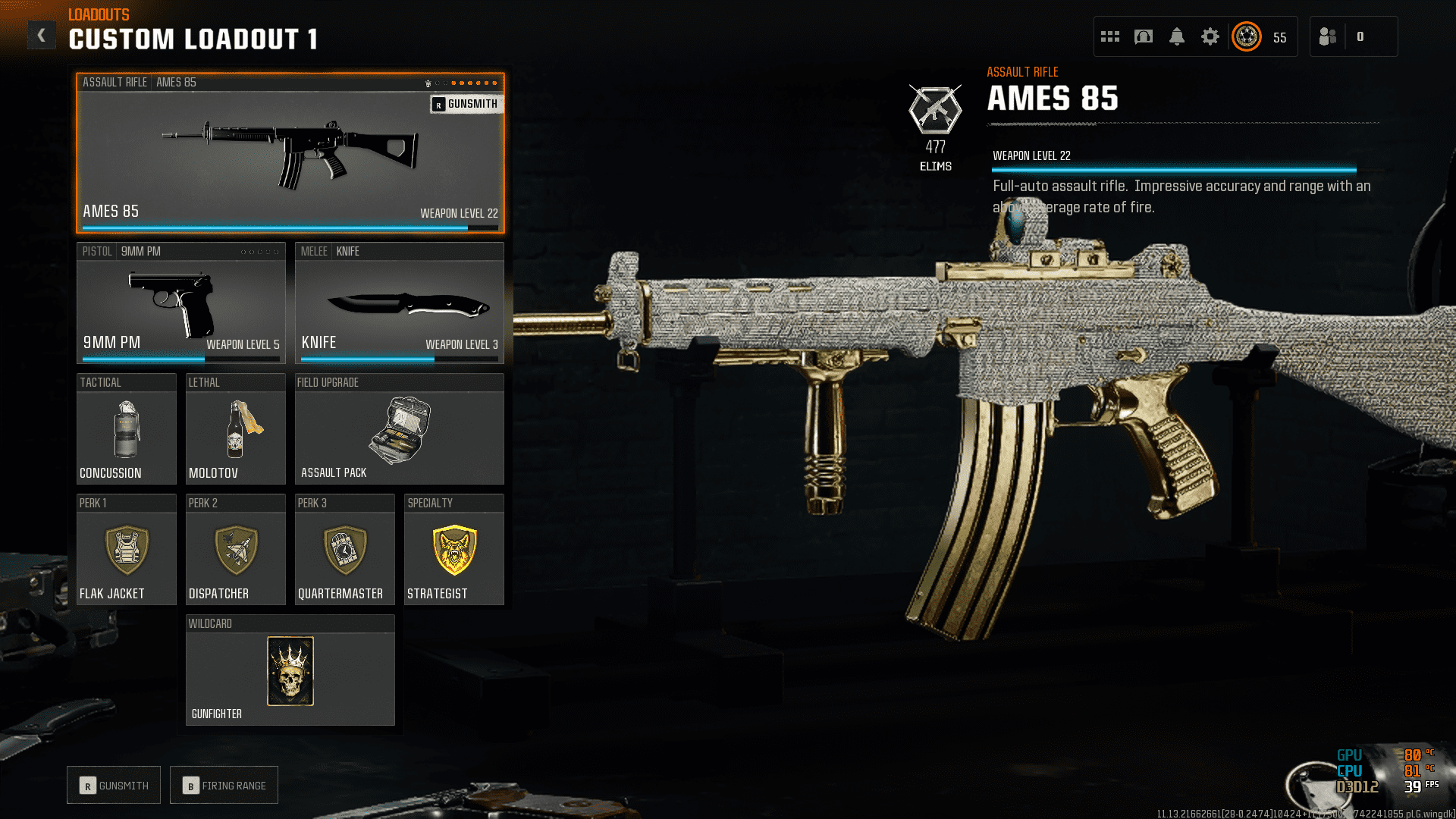
Task: Open the notifications bell
Action: pyautogui.click(x=1177, y=36)
